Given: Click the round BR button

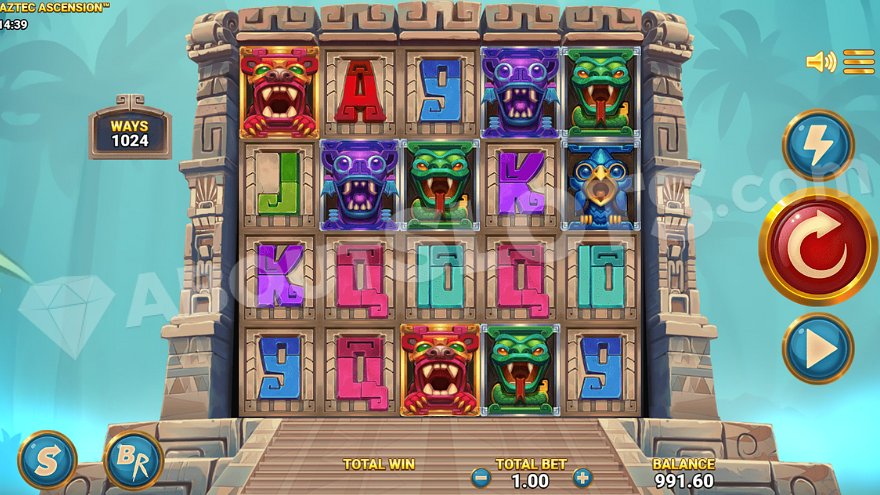Looking at the screenshot, I should click(x=133, y=459).
